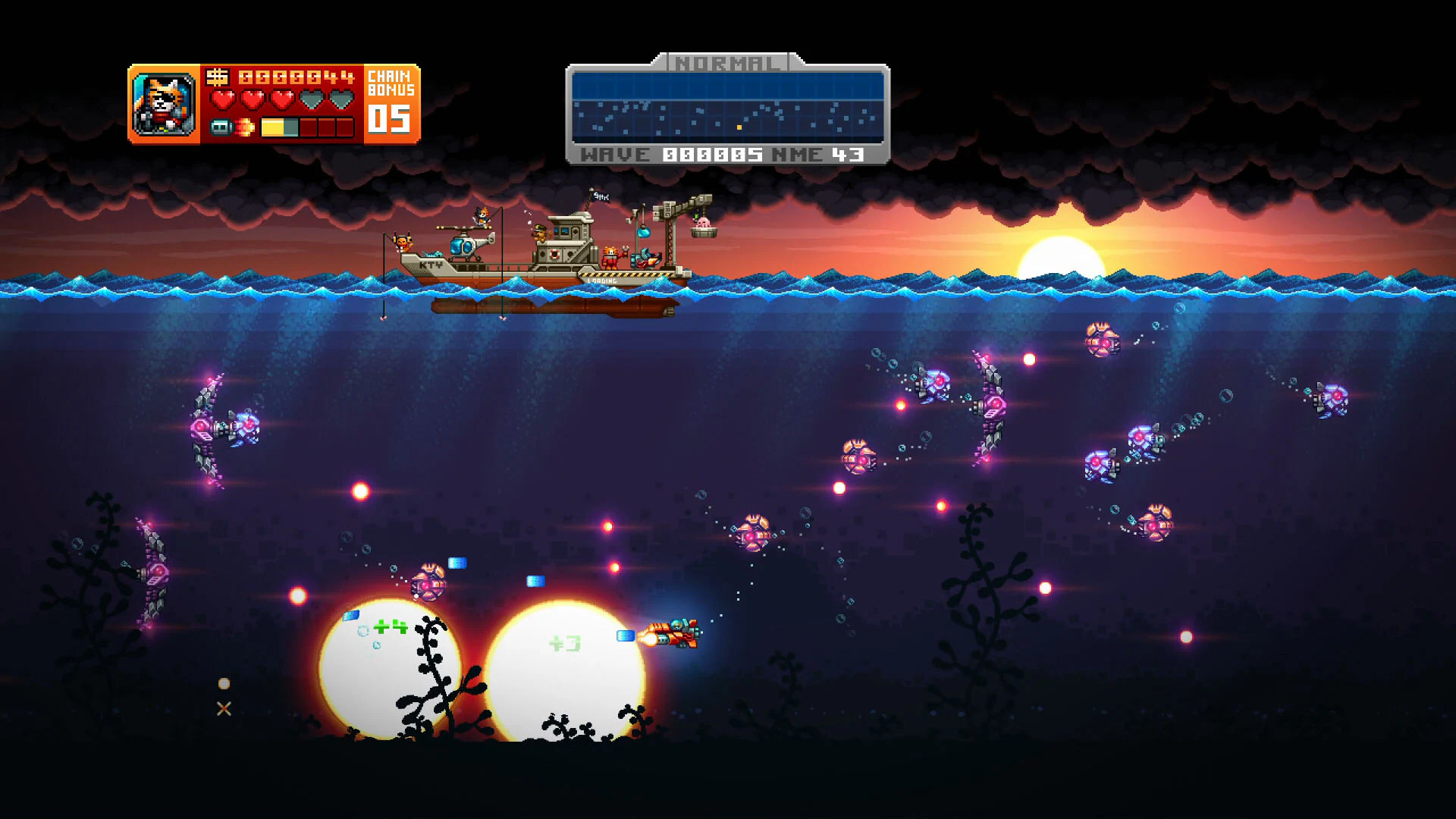Click the cat pilot portrait in the HUD
Screen dimensions: 1456x819
click(163, 102)
